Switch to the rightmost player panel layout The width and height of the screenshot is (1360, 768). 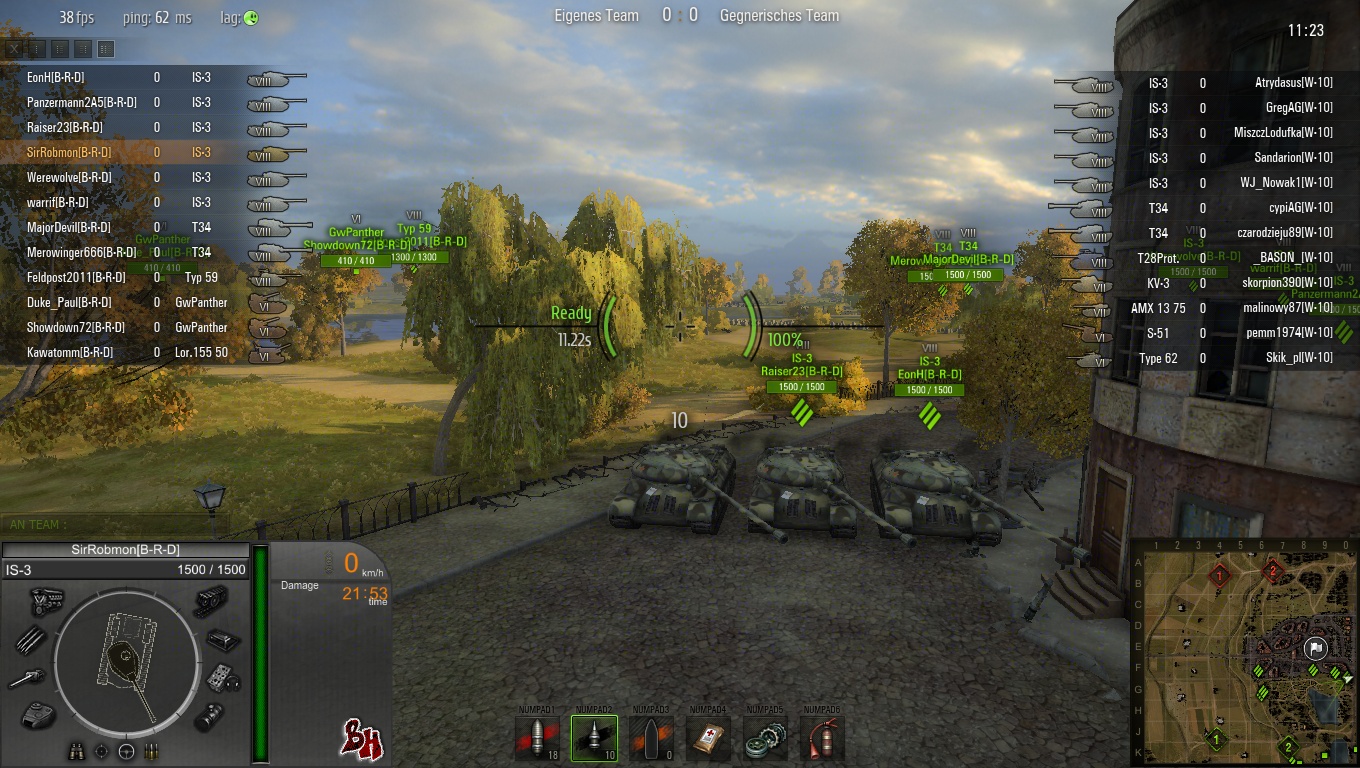[106, 48]
